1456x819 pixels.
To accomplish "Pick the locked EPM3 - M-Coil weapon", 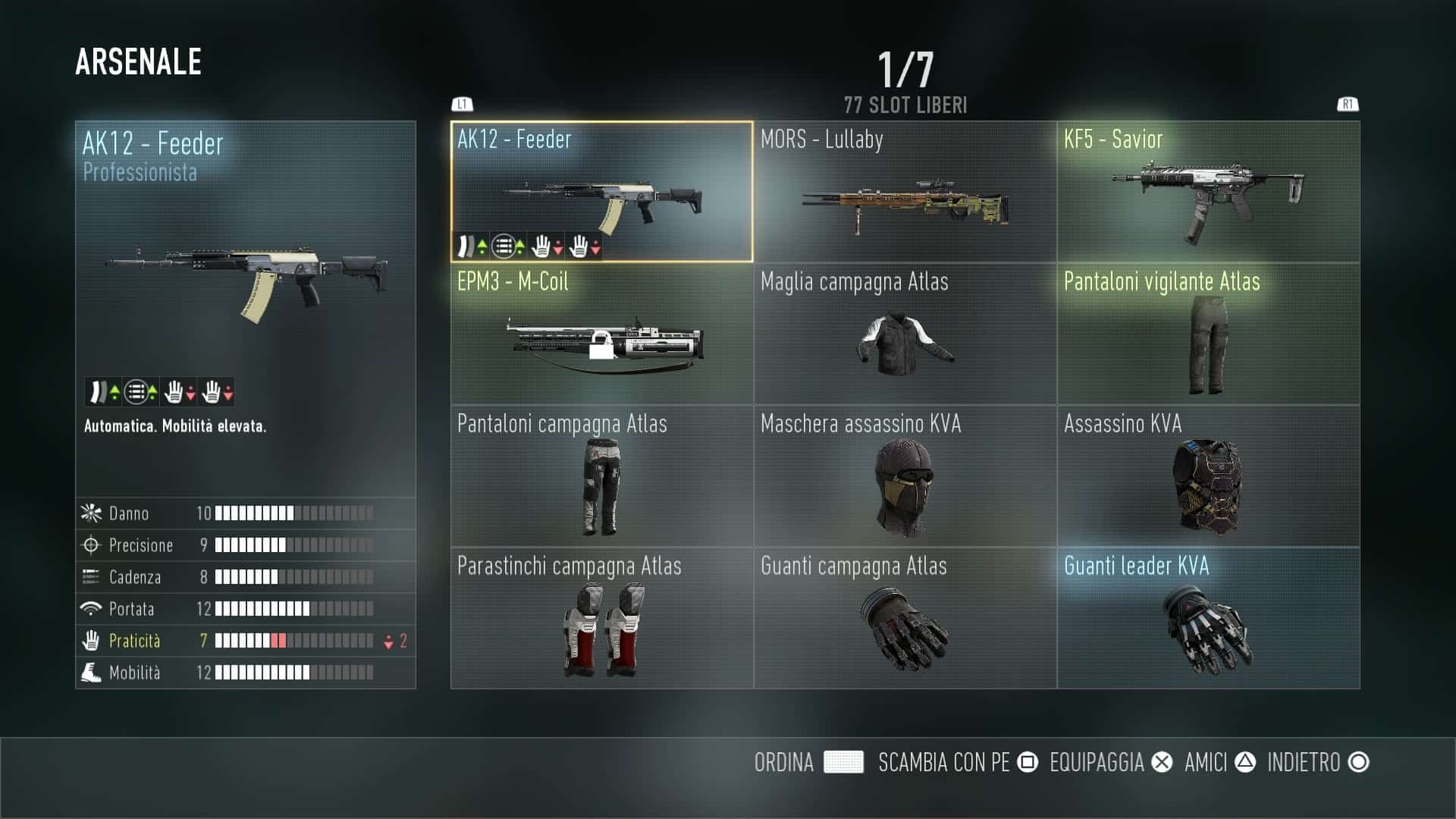I will pyautogui.click(x=601, y=334).
